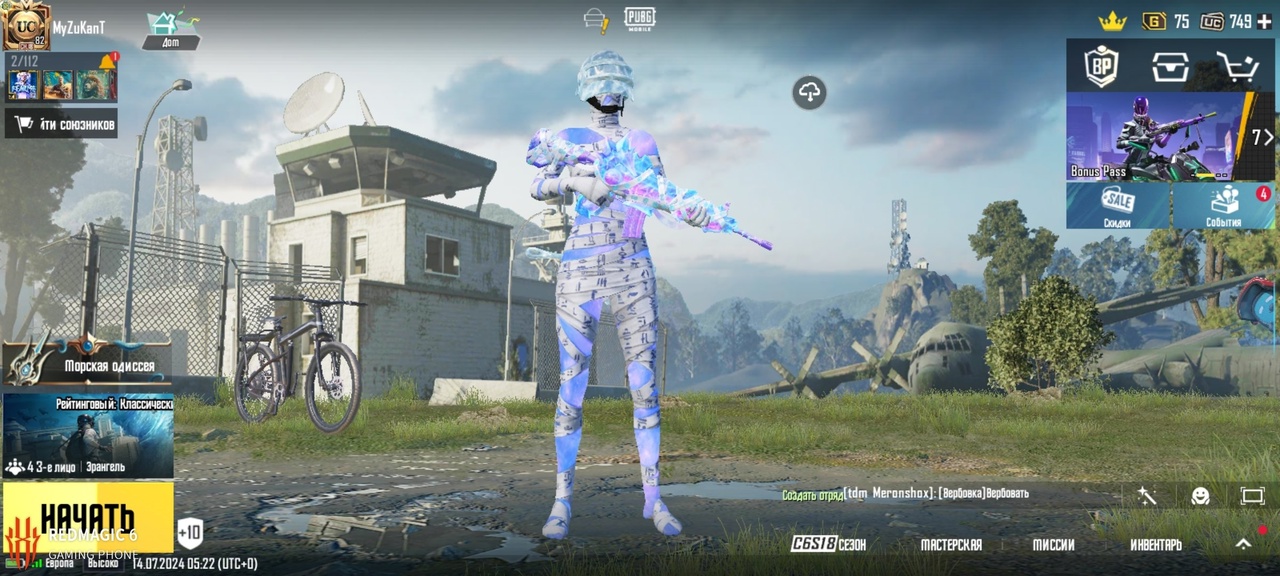Show the События events page
1280x576 pixels.
point(1224,205)
